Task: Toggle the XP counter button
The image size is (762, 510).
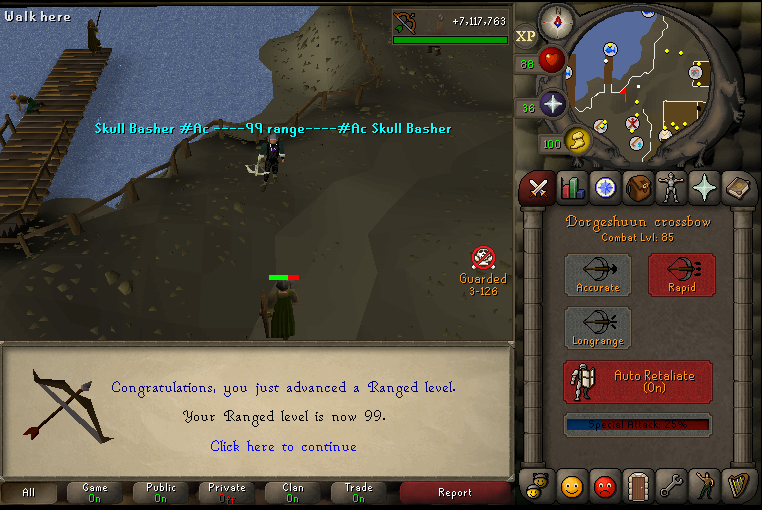Action: click(526, 37)
